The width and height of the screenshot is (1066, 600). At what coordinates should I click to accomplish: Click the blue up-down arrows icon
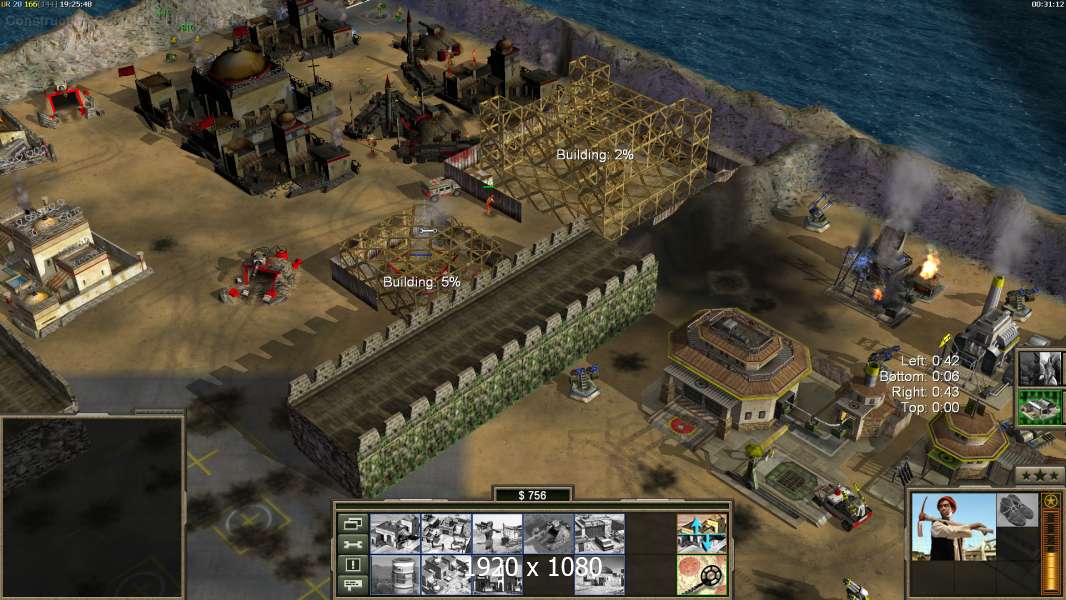click(701, 533)
